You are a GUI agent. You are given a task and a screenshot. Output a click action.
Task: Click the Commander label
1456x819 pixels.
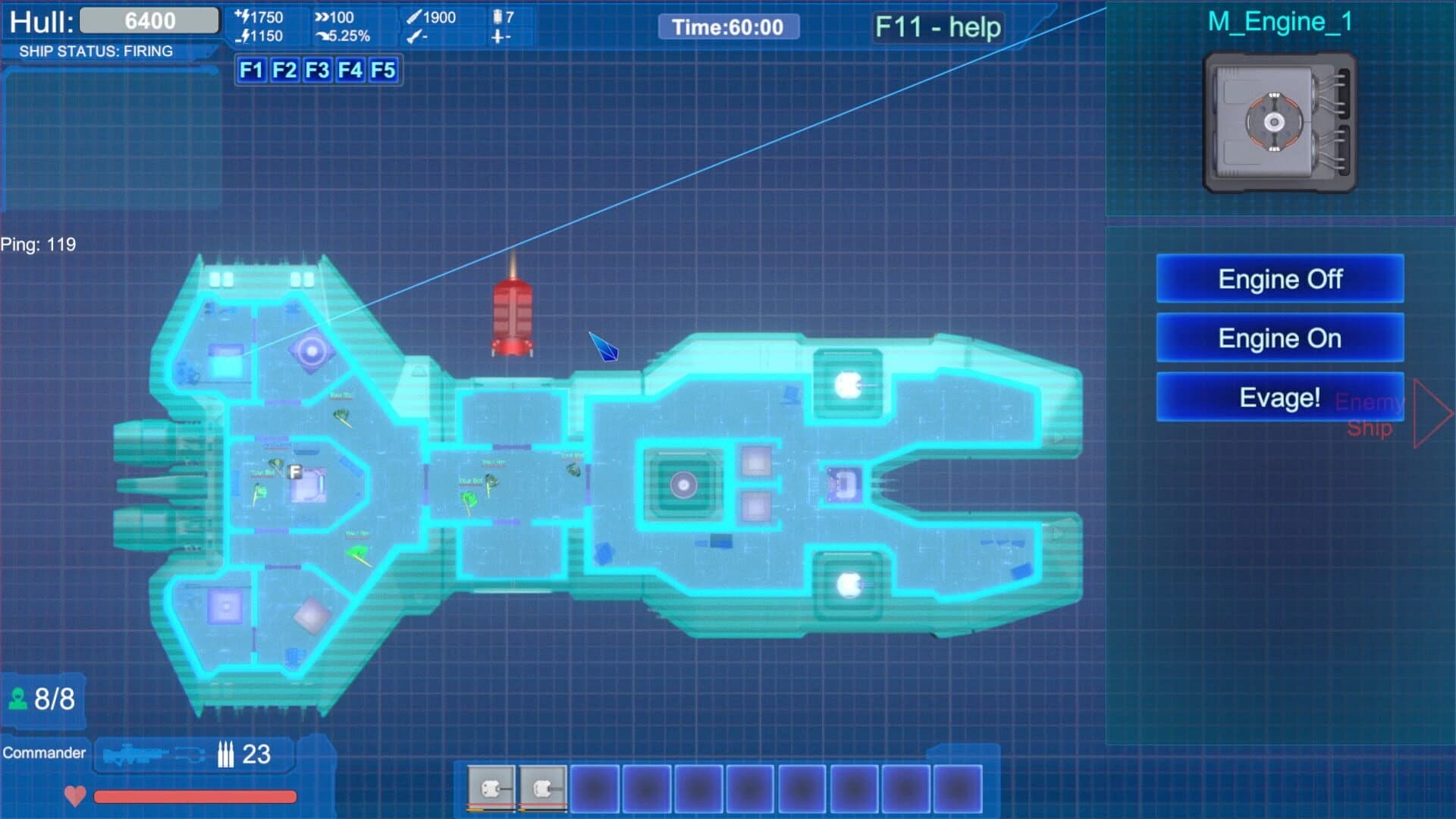(x=45, y=753)
